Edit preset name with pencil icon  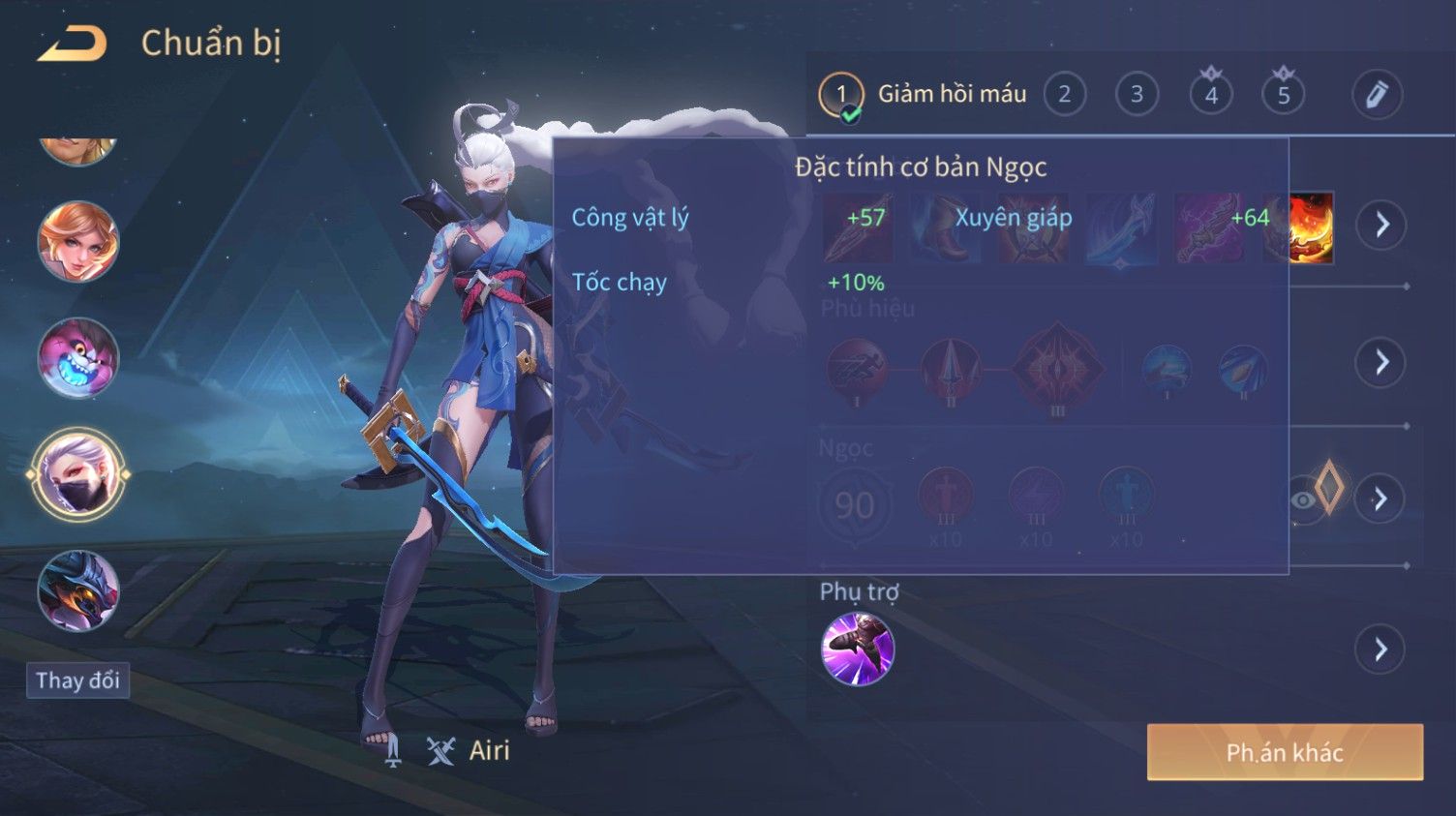tap(1376, 95)
